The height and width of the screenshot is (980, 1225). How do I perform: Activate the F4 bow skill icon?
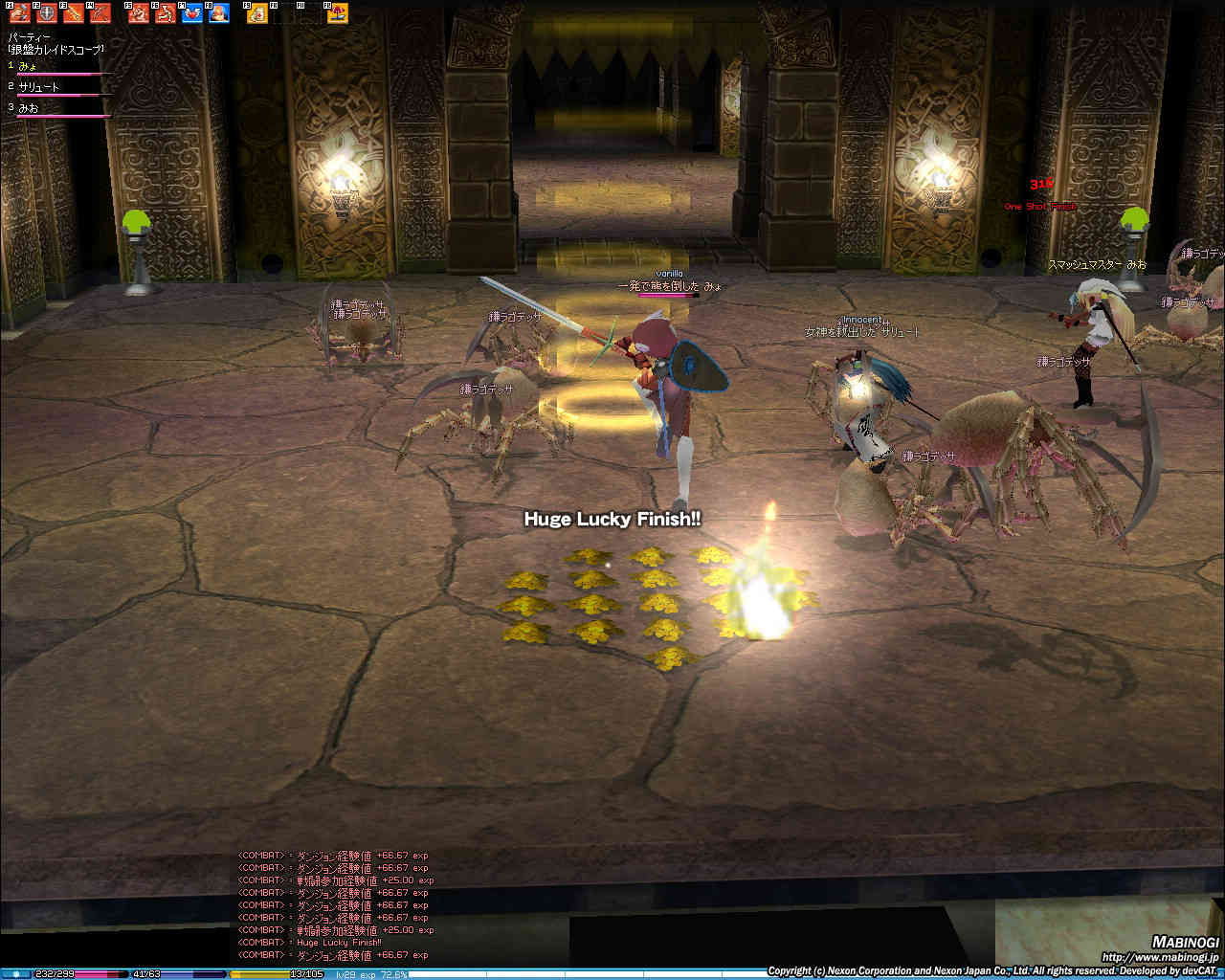[100, 13]
